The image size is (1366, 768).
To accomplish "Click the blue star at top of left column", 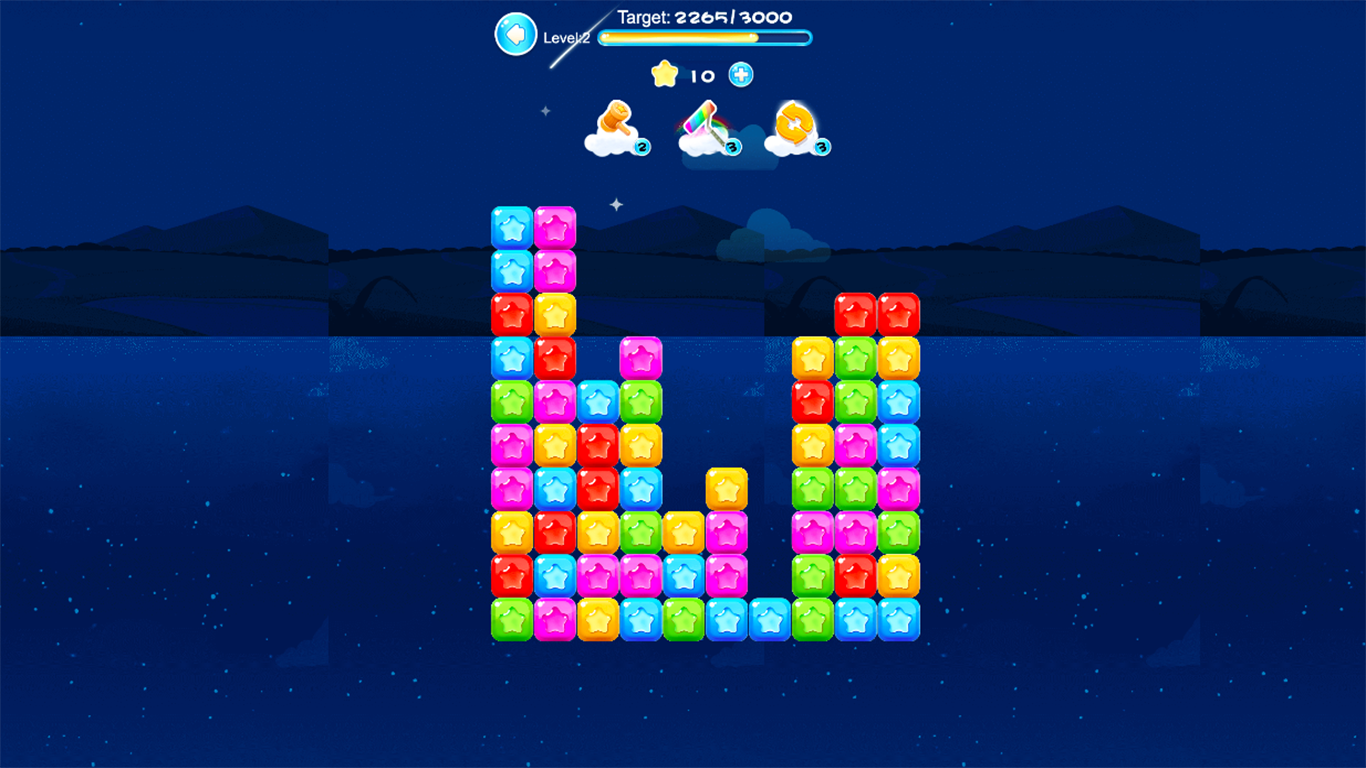I will 512,228.
